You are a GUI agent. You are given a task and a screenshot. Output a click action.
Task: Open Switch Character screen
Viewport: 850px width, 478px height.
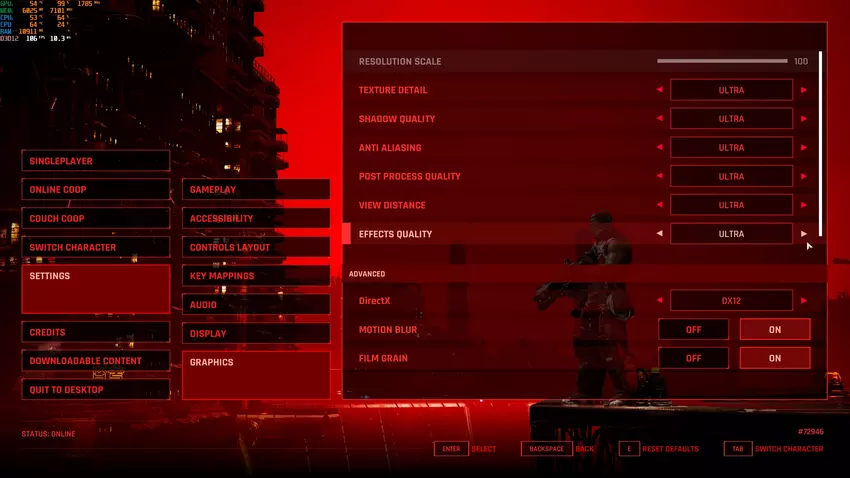[96, 247]
